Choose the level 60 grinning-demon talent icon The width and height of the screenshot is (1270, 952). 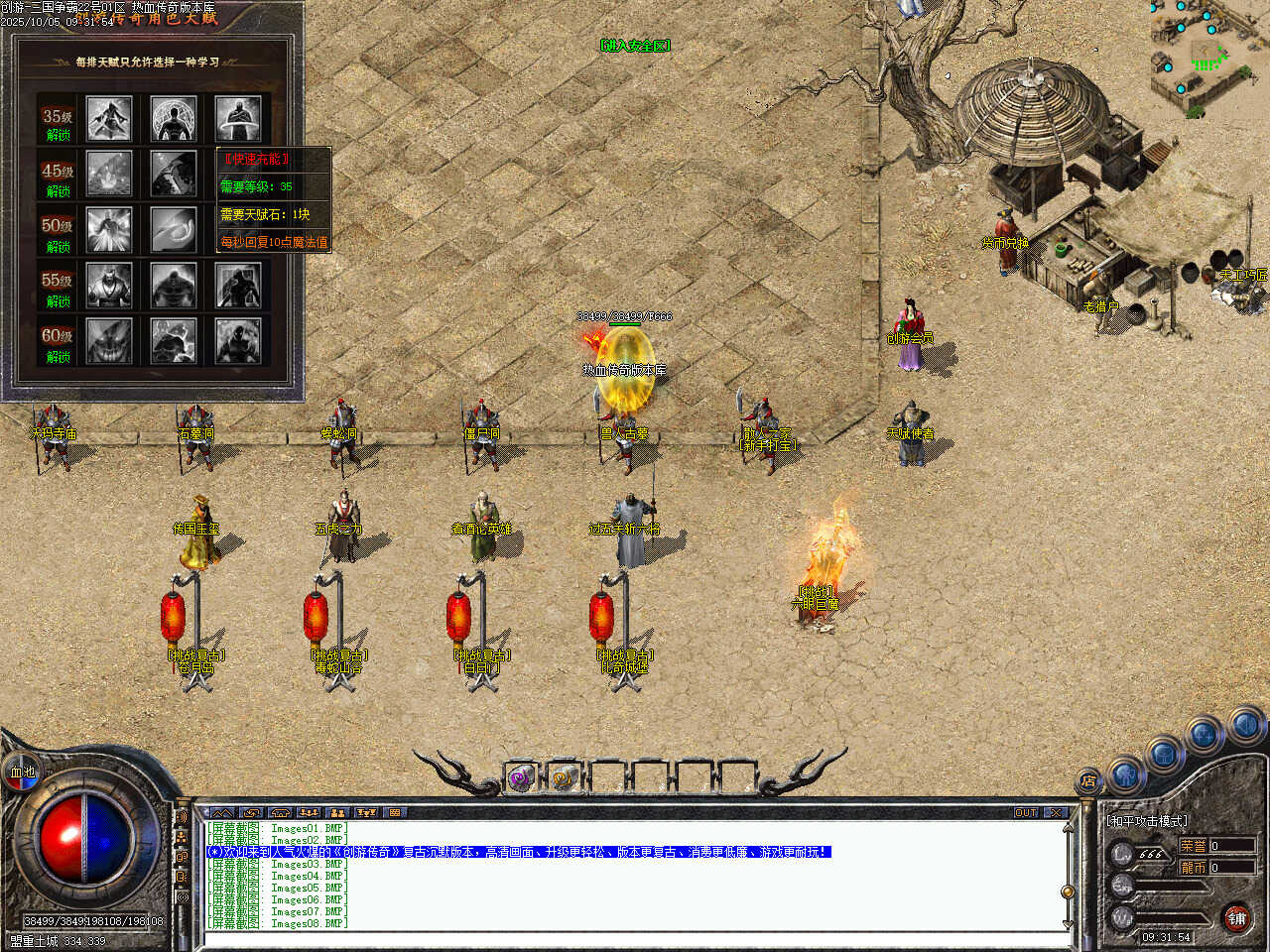(x=109, y=340)
